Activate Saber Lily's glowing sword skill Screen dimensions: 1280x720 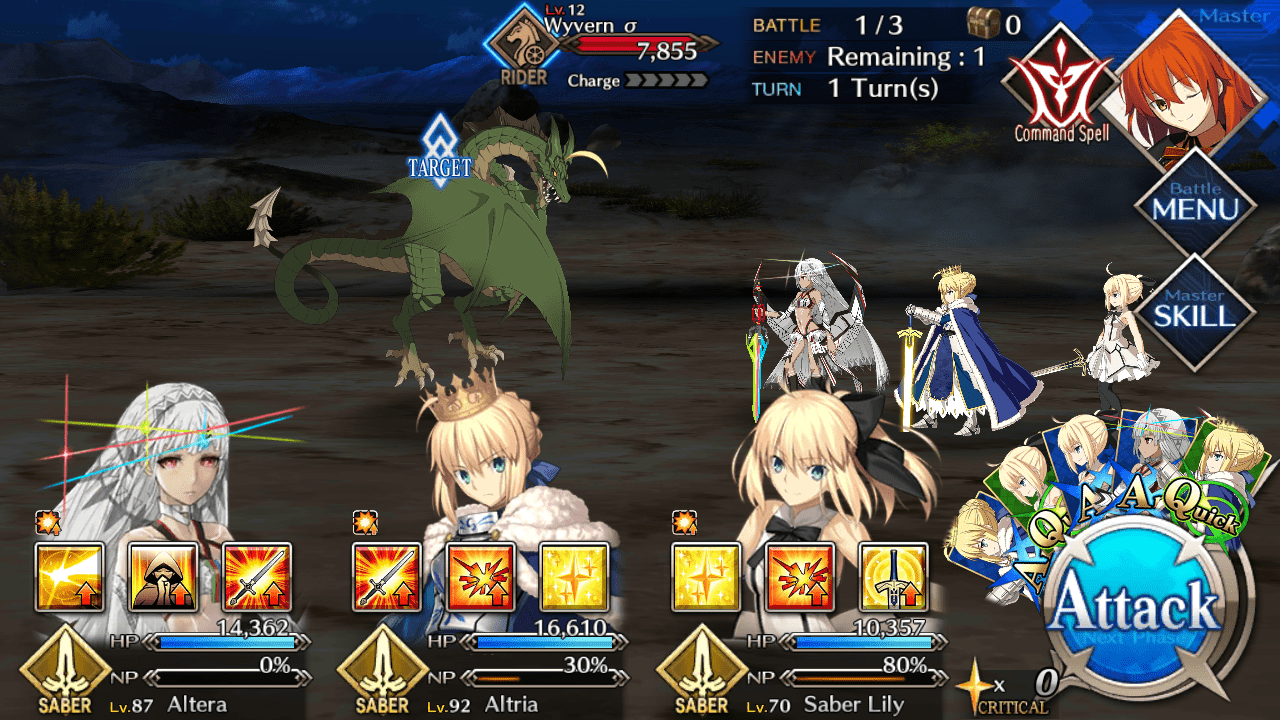(894, 577)
